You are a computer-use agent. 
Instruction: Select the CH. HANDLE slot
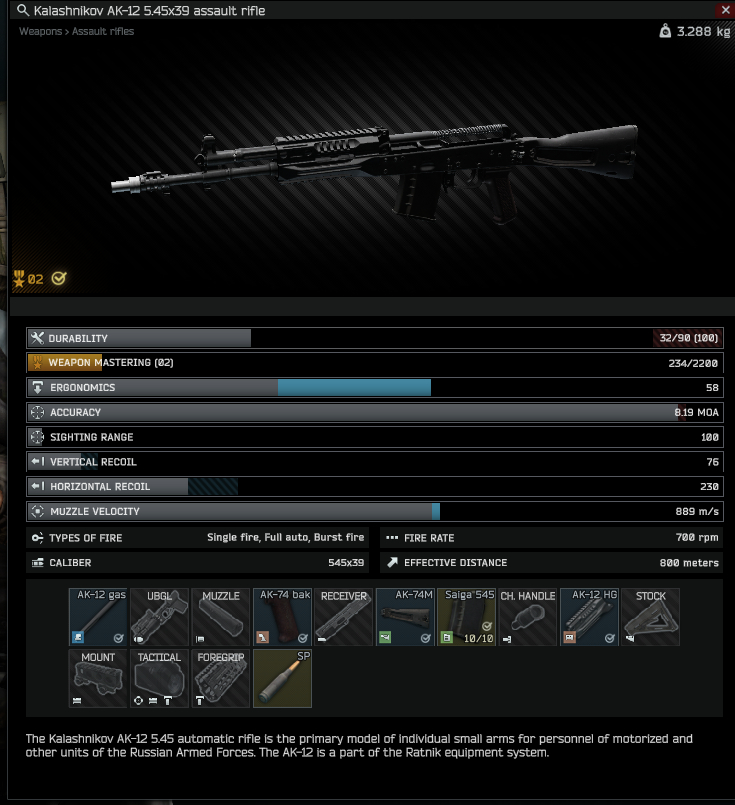click(x=528, y=617)
